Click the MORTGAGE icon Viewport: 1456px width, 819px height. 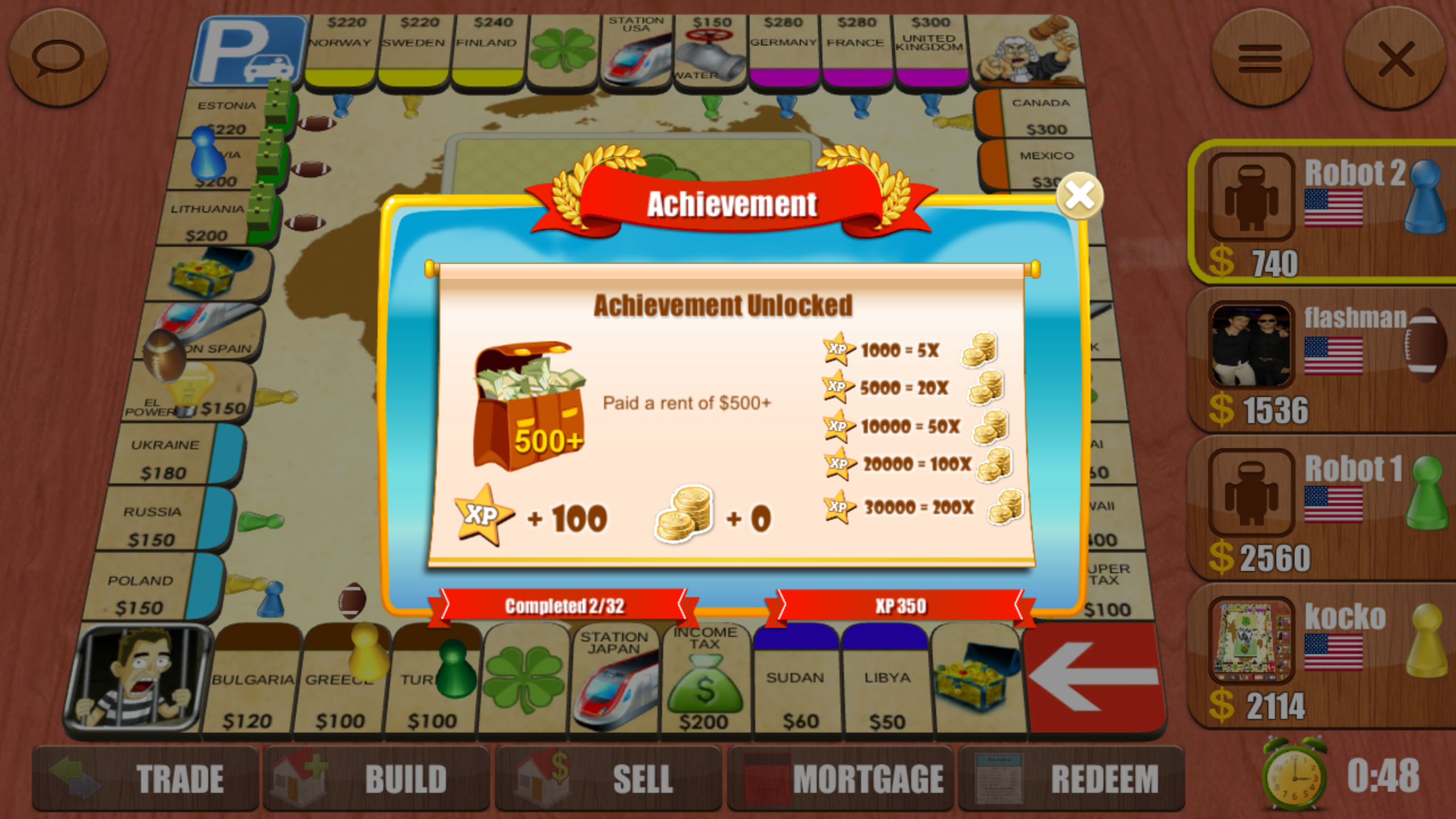point(768,778)
